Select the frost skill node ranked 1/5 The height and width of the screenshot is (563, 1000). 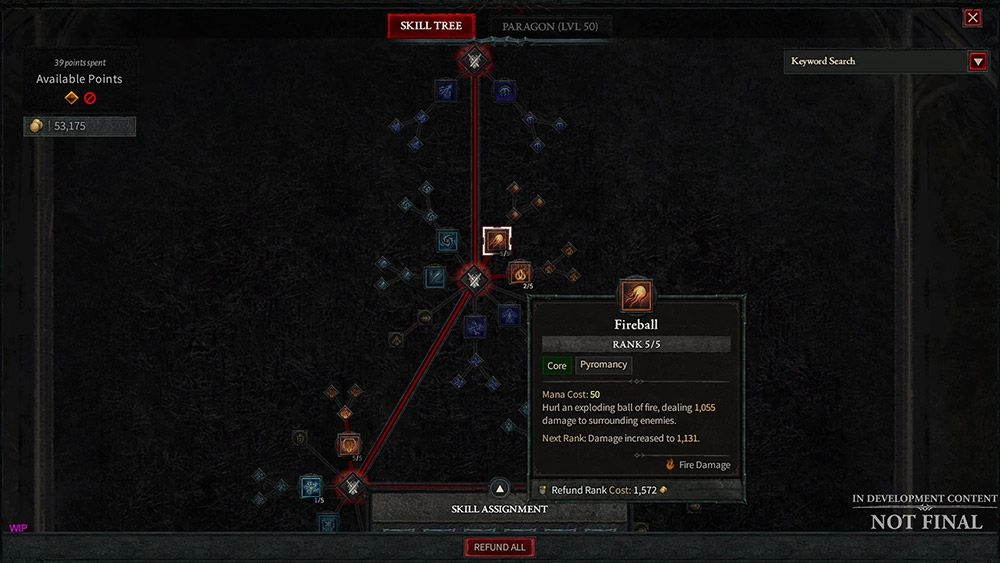click(311, 487)
